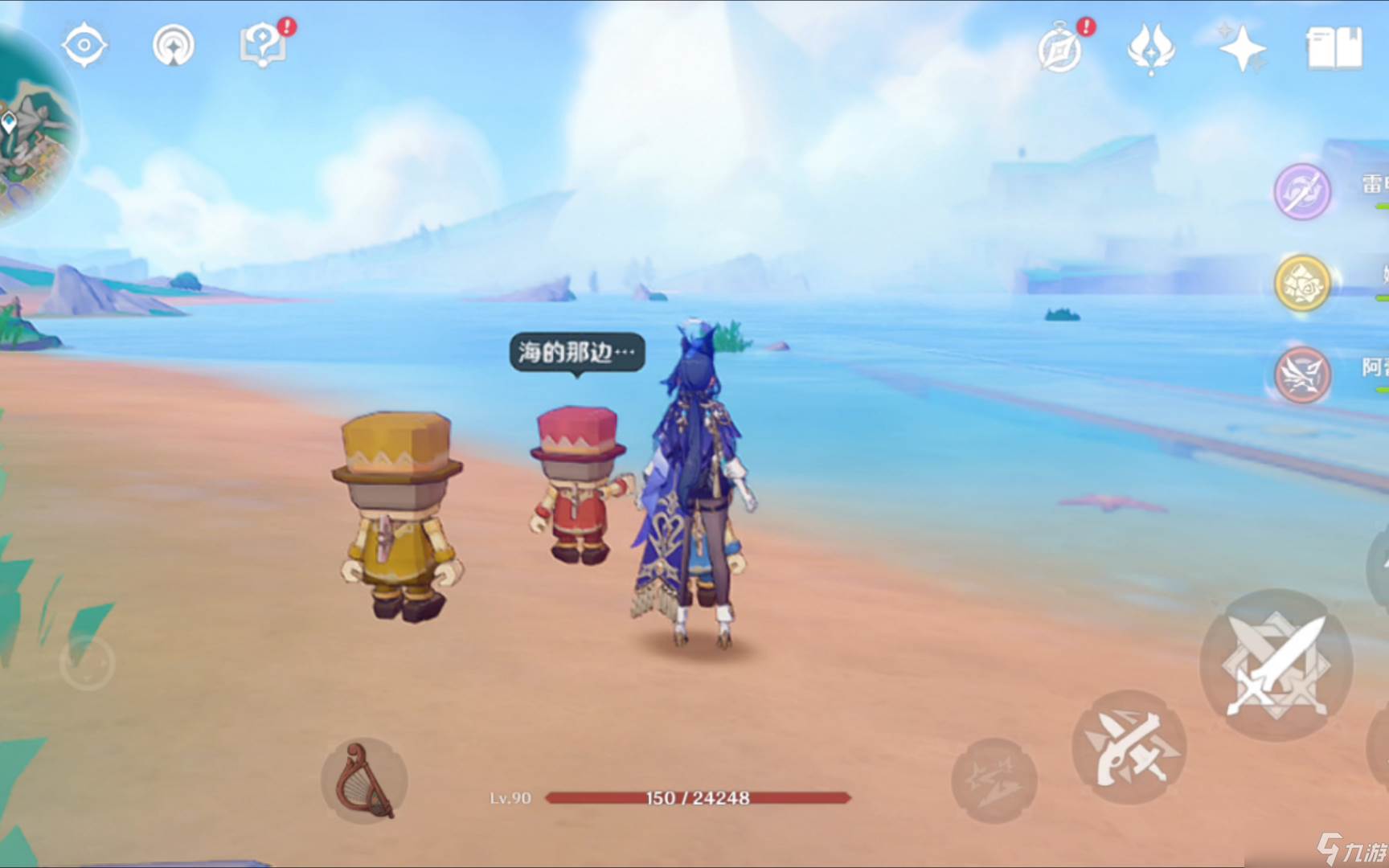The width and height of the screenshot is (1389, 868).
Task: Open the compass events icon
Action: pyautogui.click(x=1061, y=48)
